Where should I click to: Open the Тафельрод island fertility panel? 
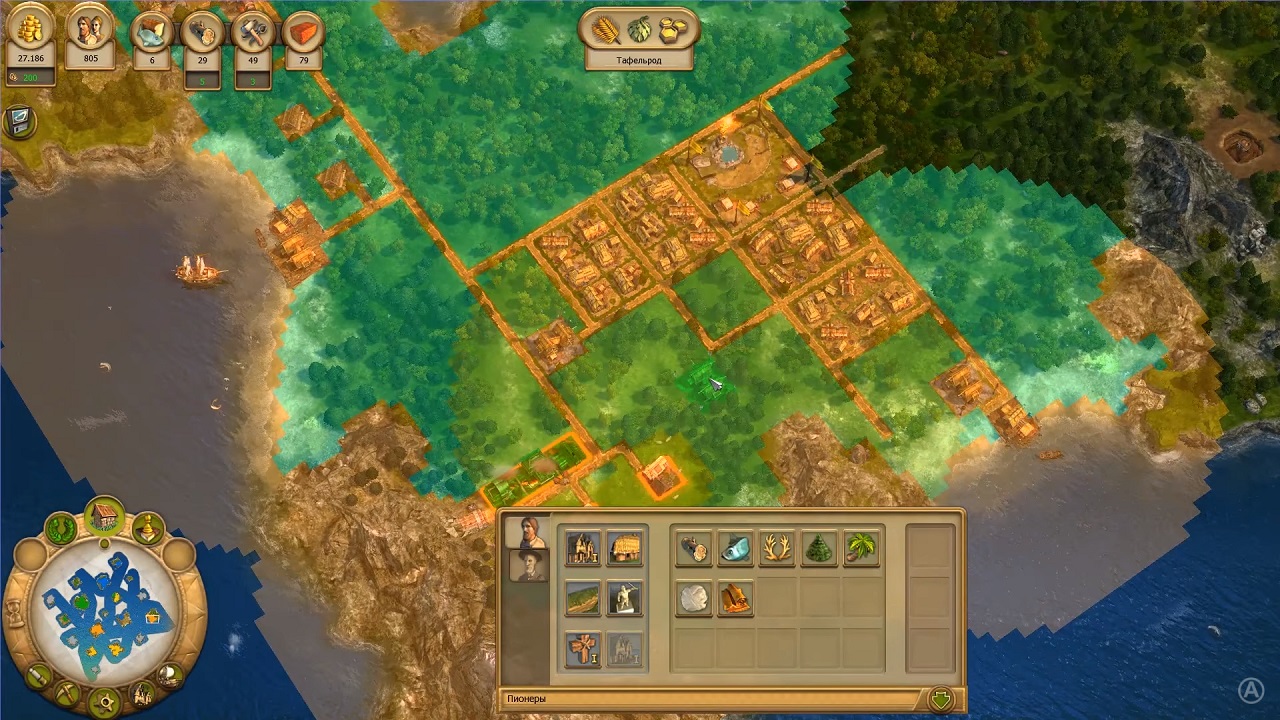[639, 40]
